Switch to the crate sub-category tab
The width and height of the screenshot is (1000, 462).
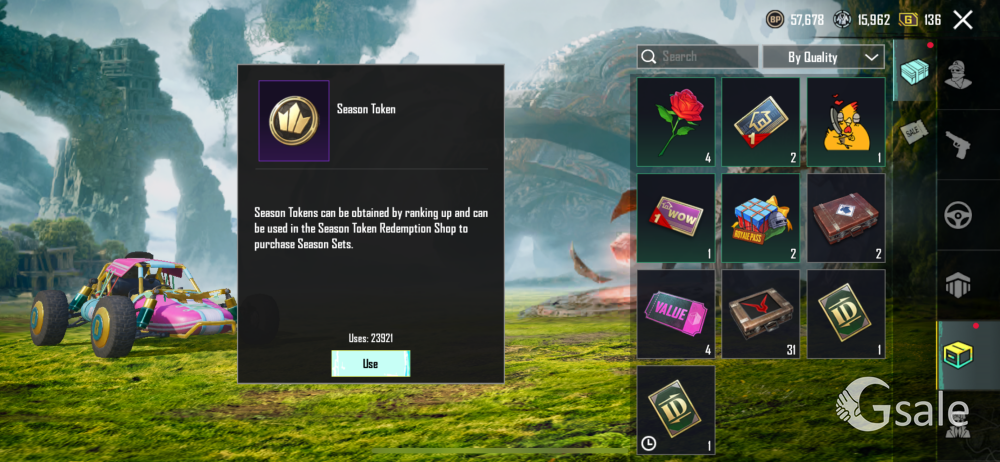pyautogui.click(x=914, y=72)
